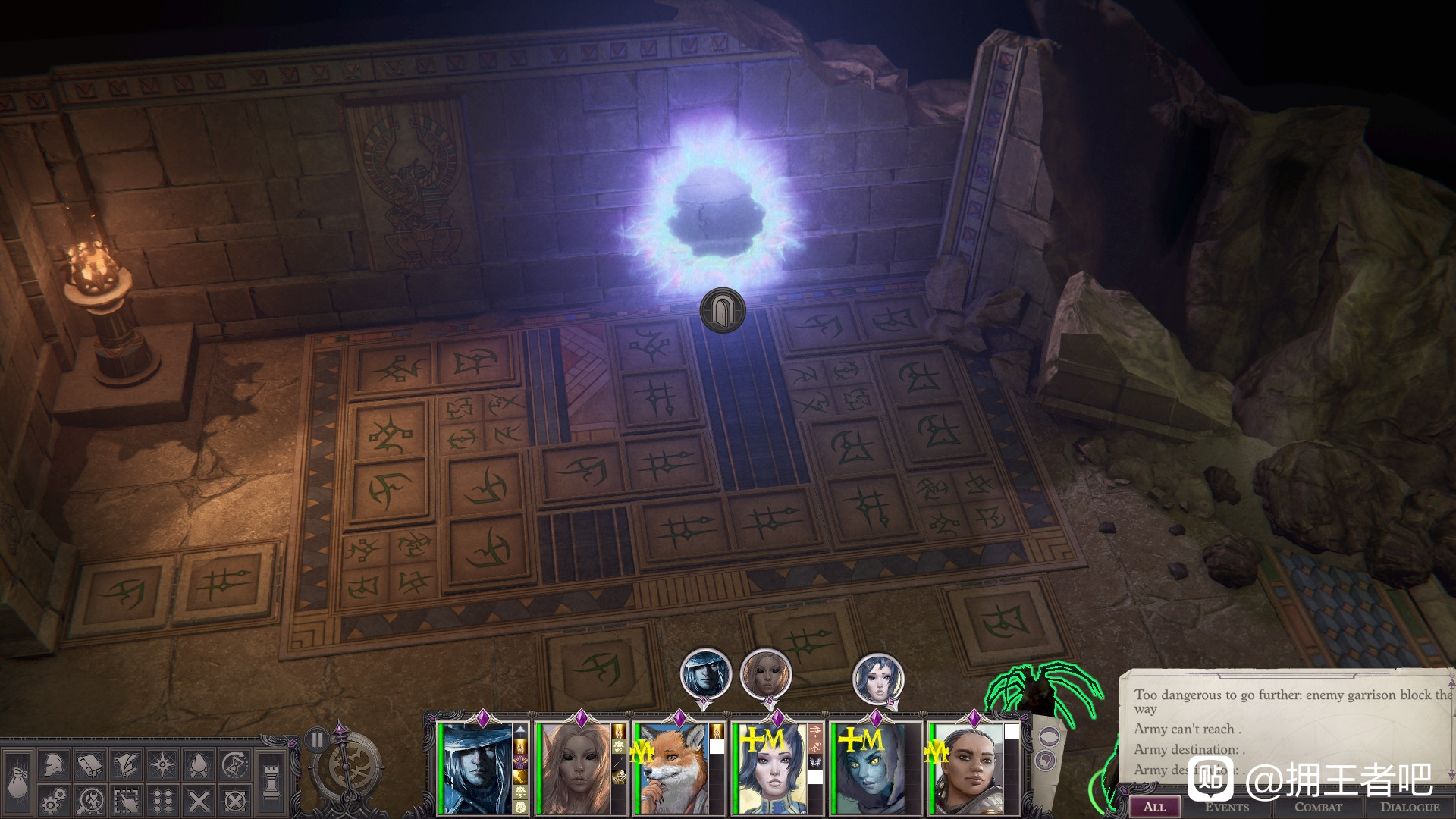Viewport: 1456px width, 819px height.
Task: Open the crusade rook icon
Action: tap(271, 781)
